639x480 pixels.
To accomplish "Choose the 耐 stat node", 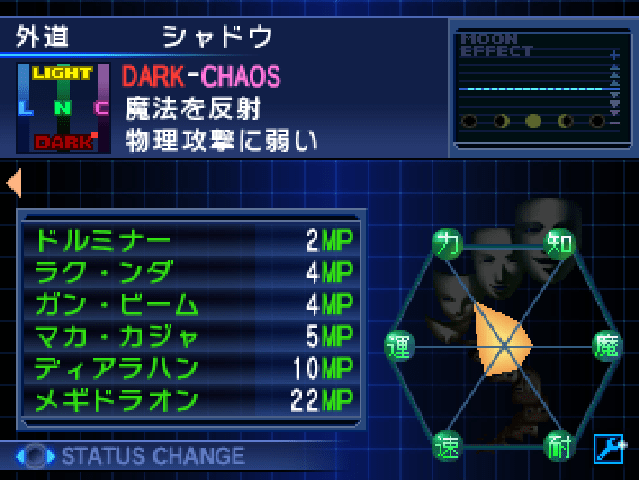I will (558, 445).
